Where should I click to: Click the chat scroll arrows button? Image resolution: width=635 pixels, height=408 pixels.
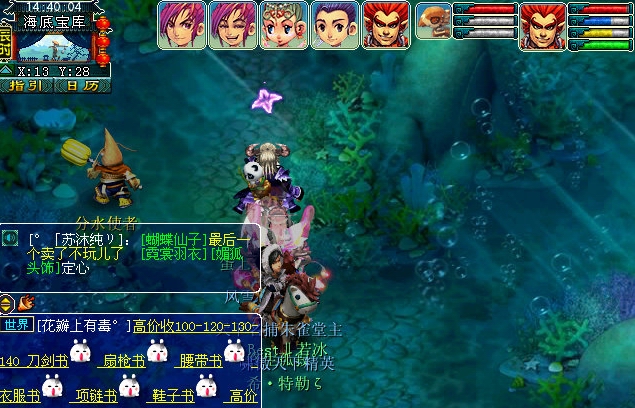[x=7, y=302]
